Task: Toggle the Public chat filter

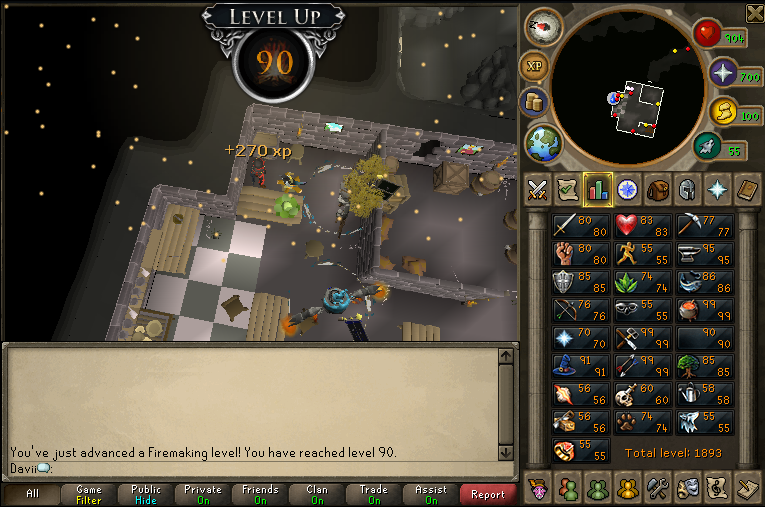Action: (x=146, y=494)
